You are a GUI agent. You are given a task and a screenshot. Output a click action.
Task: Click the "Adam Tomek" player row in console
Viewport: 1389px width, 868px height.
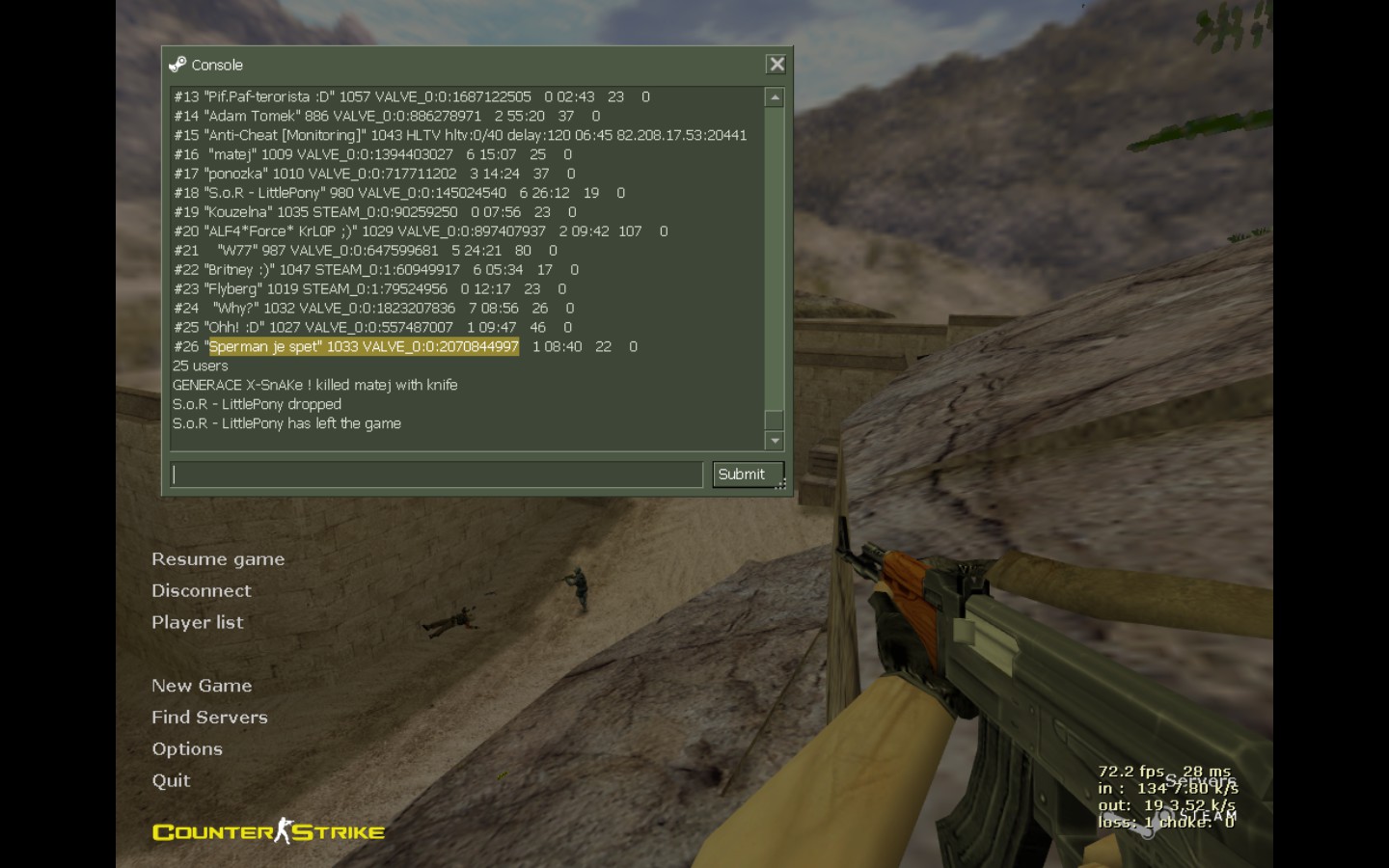pos(386,116)
